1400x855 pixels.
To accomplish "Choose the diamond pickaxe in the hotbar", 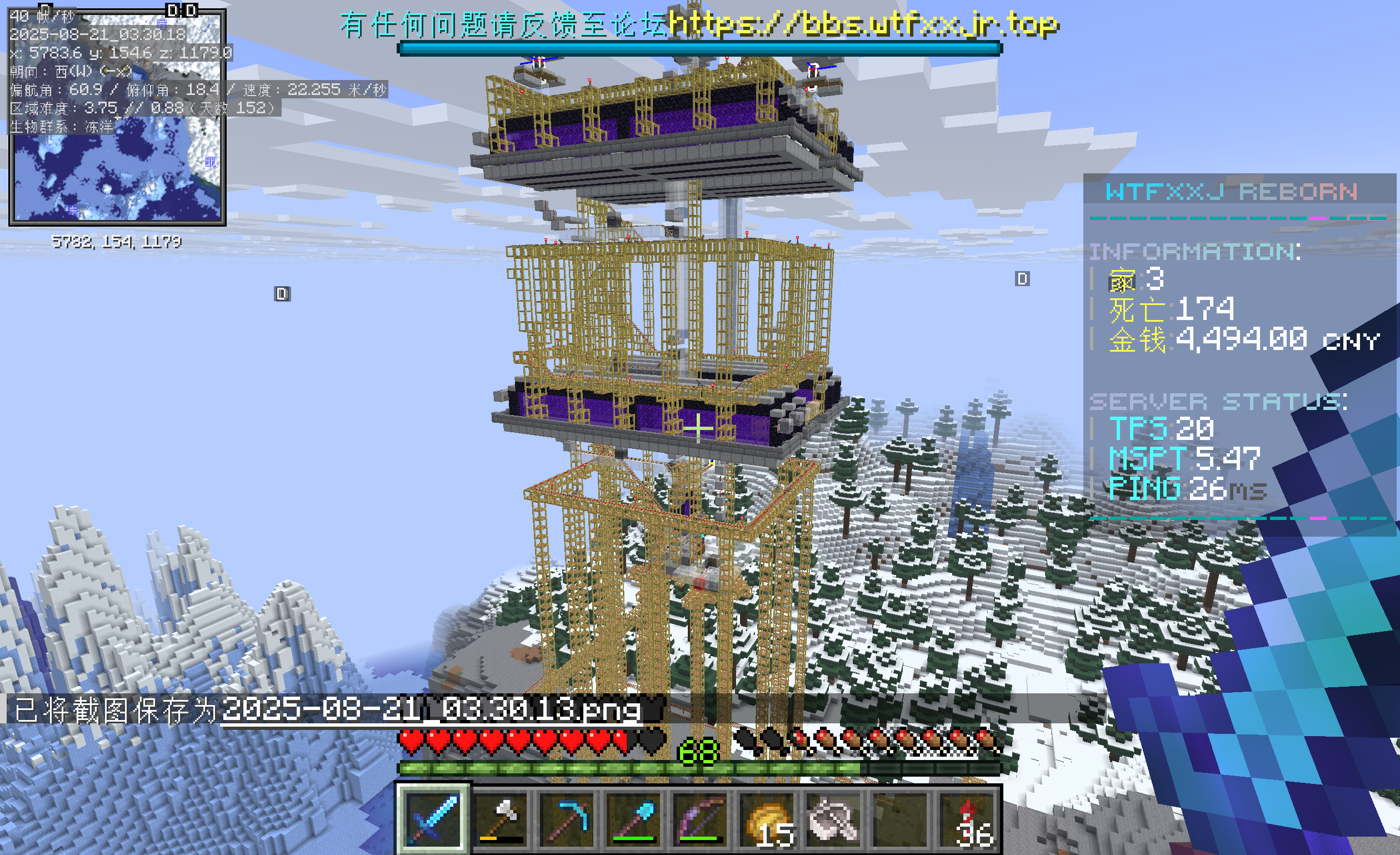I will tap(566, 819).
